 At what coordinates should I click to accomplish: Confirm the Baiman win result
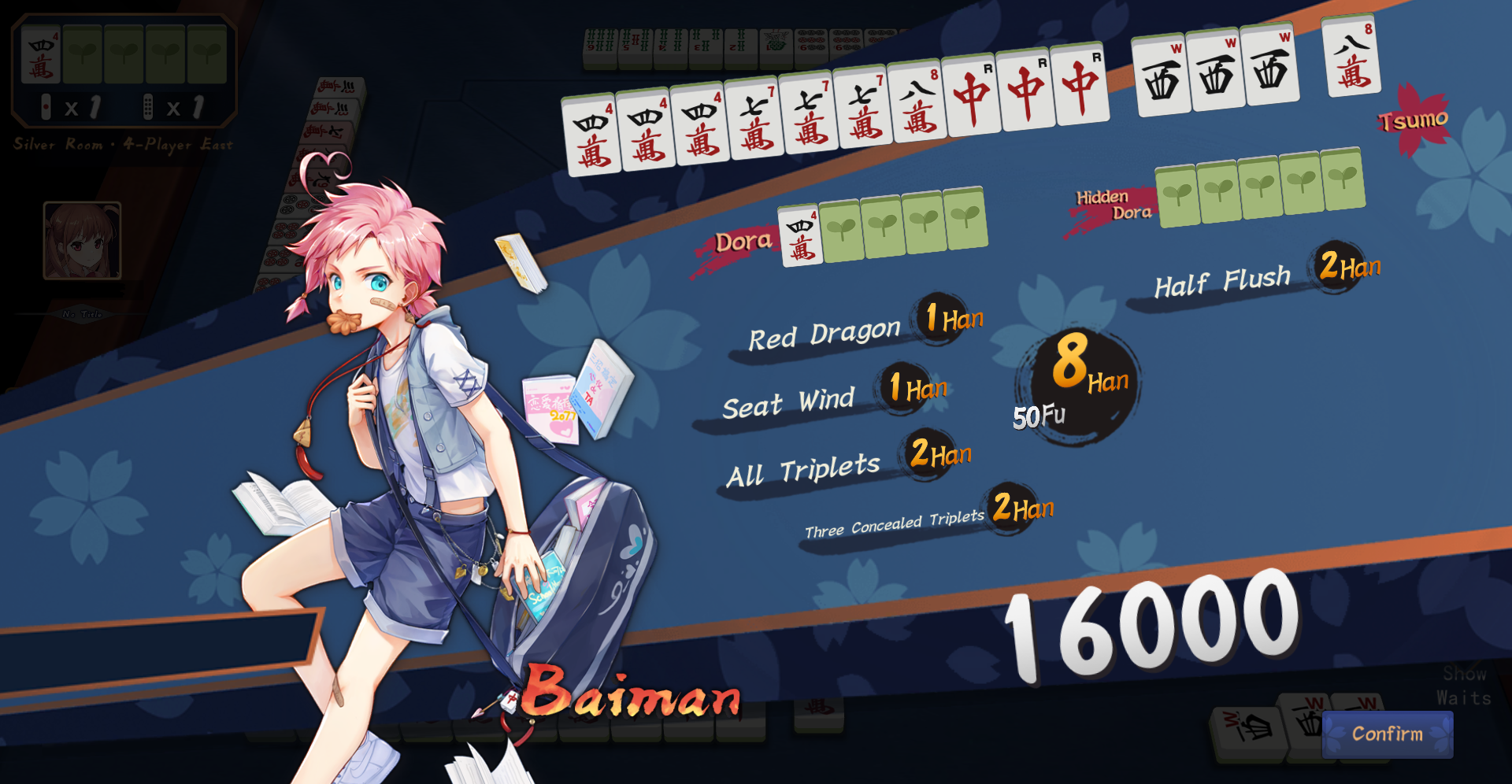(x=1387, y=734)
